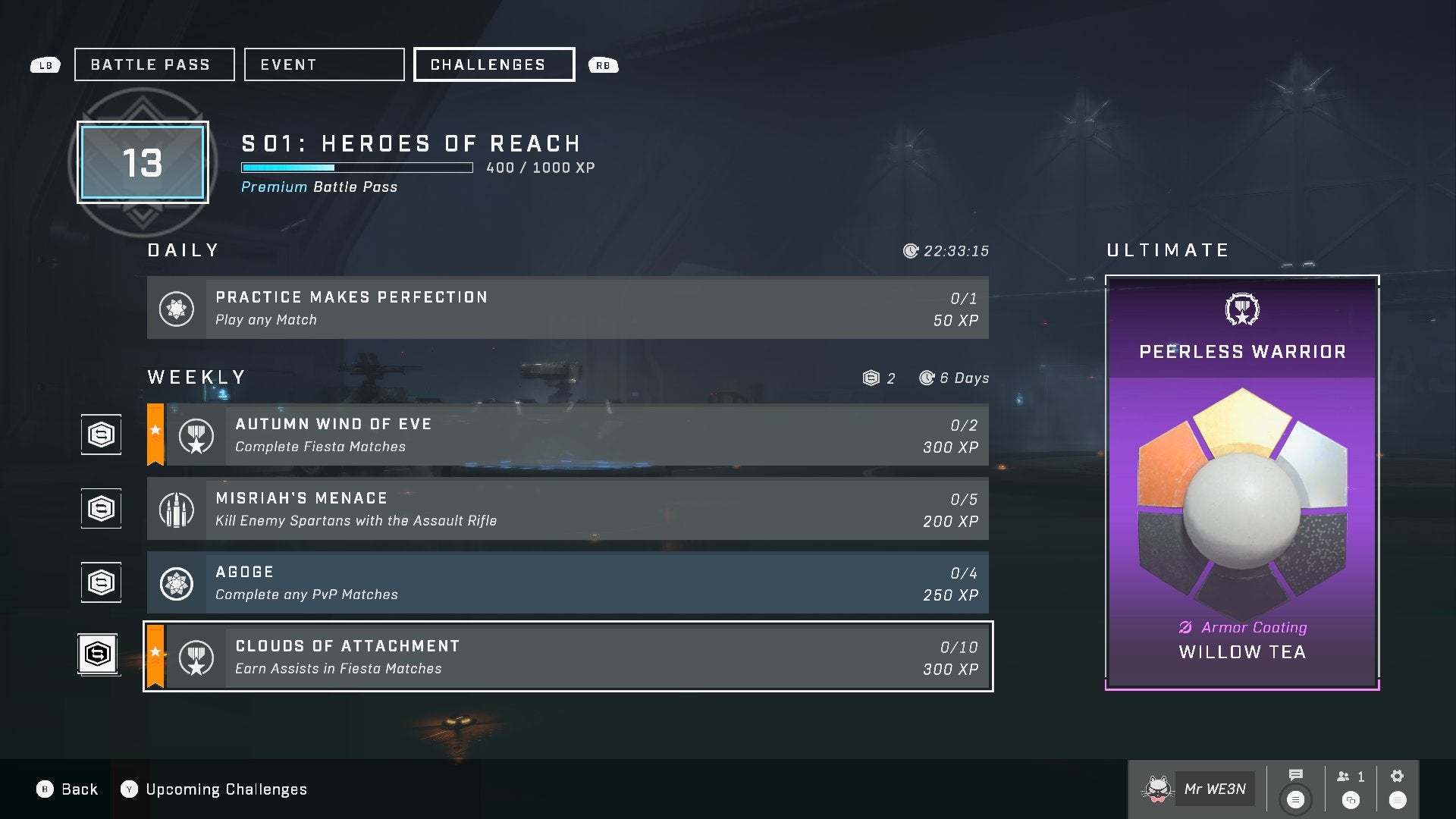Click challenge swap icon next to Misriah's Menace
The image size is (1456, 819).
point(100,508)
